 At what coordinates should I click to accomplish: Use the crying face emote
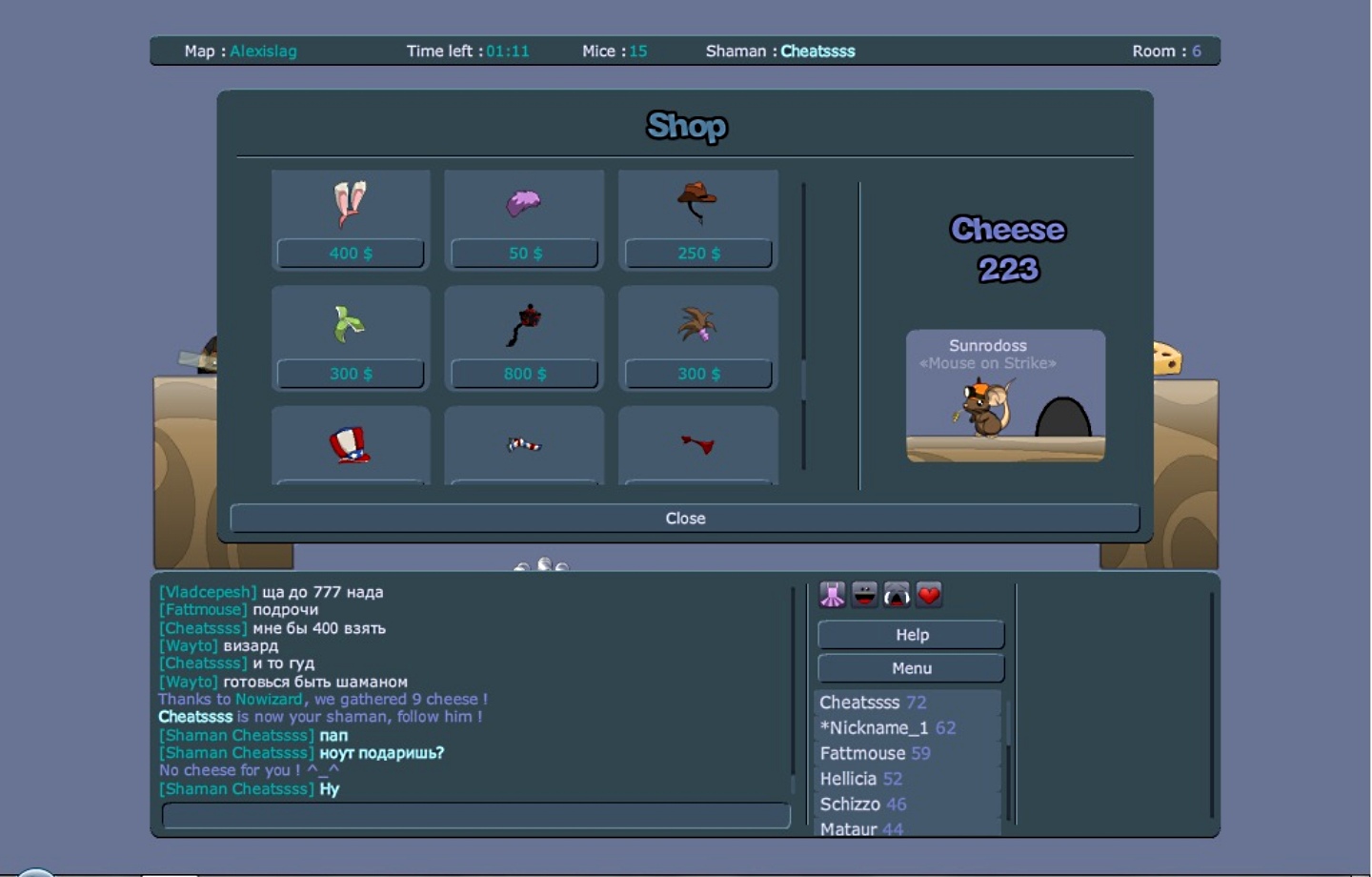click(897, 595)
